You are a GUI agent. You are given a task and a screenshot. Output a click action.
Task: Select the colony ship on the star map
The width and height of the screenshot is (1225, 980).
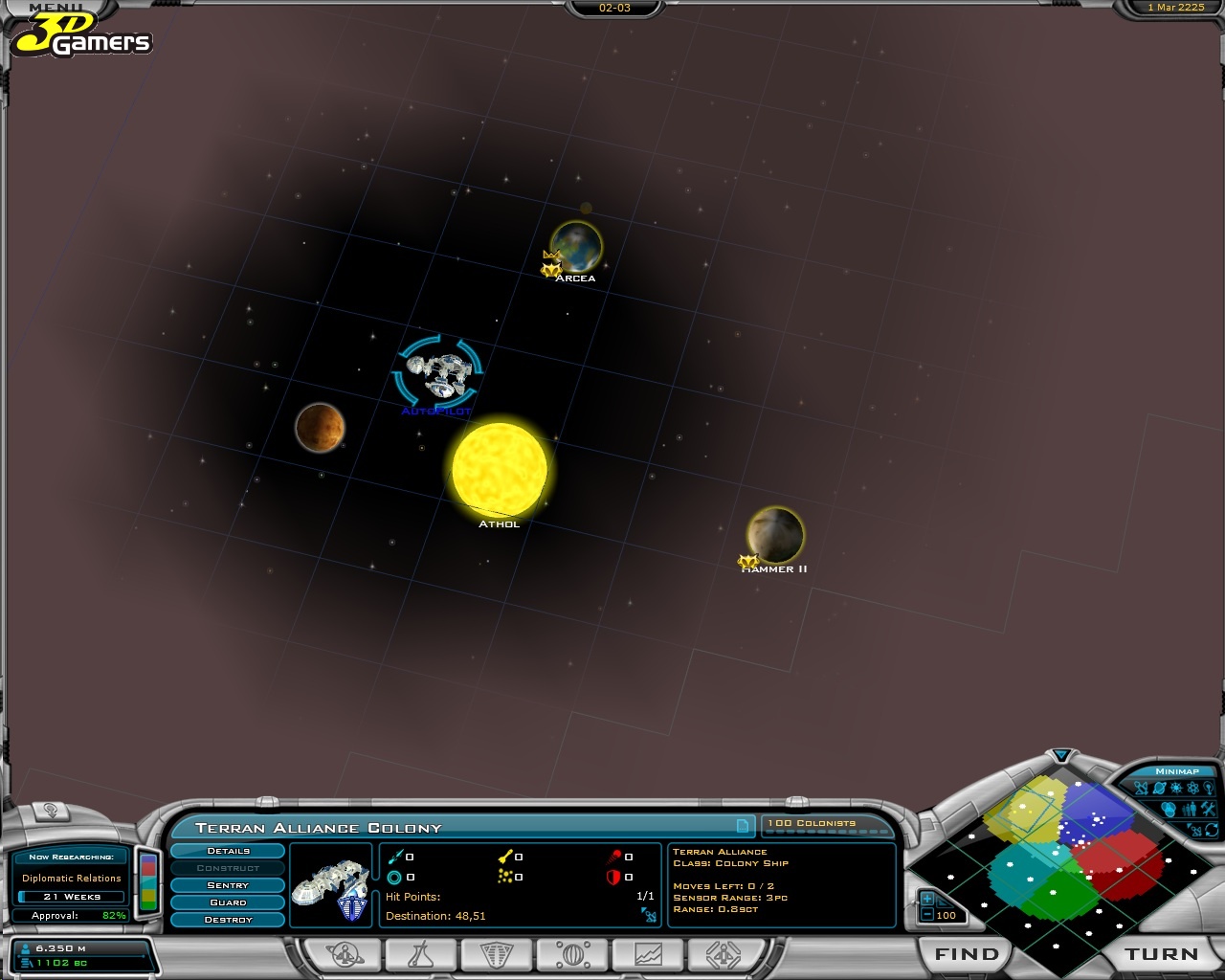438,371
